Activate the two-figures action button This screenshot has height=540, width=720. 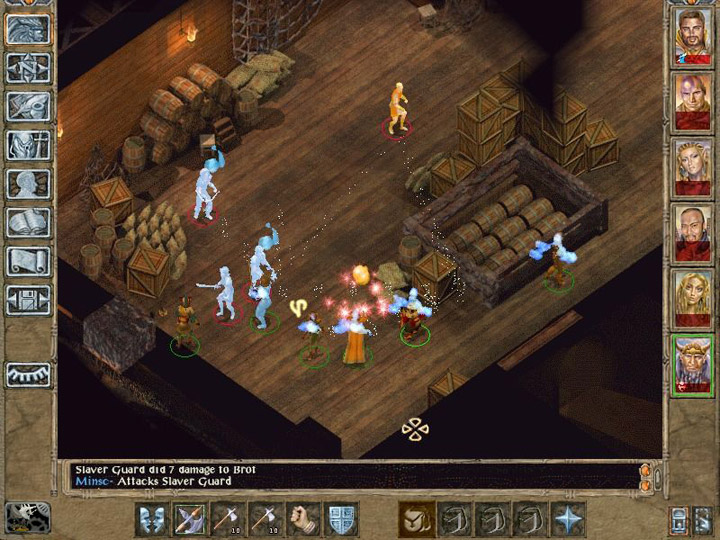152,519
